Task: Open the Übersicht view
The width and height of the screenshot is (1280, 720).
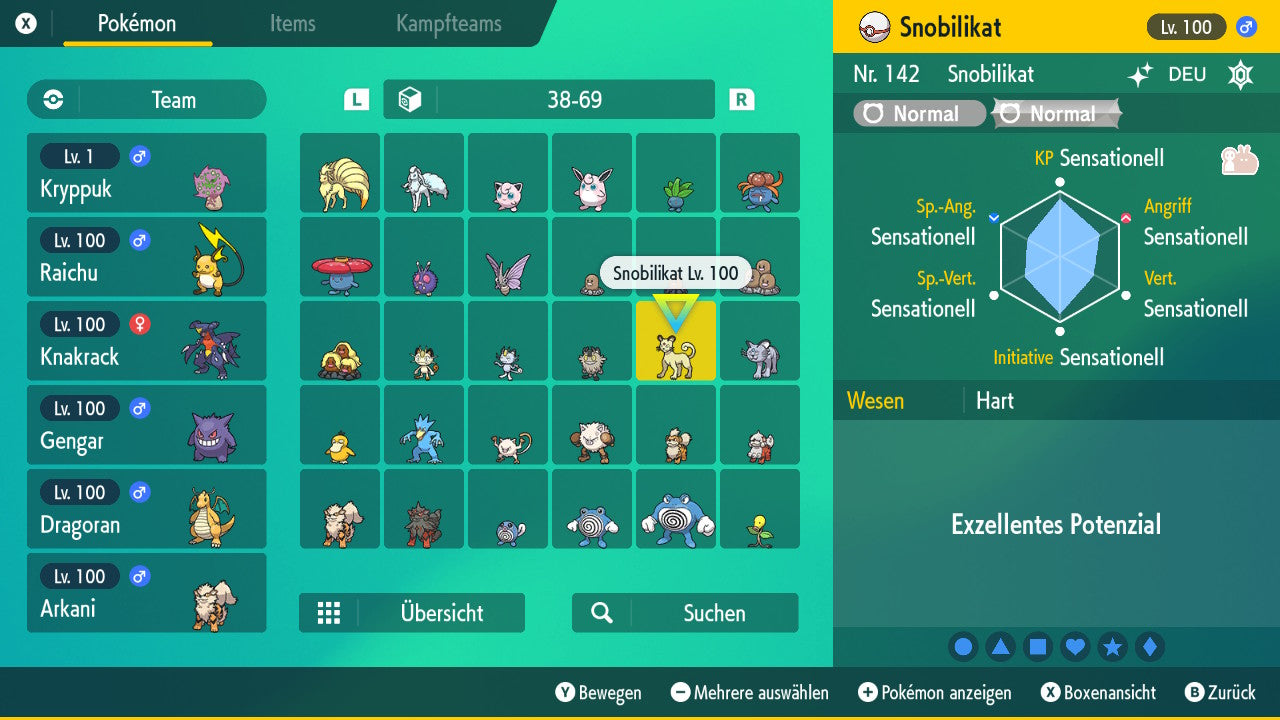Action: (x=412, y=613)
